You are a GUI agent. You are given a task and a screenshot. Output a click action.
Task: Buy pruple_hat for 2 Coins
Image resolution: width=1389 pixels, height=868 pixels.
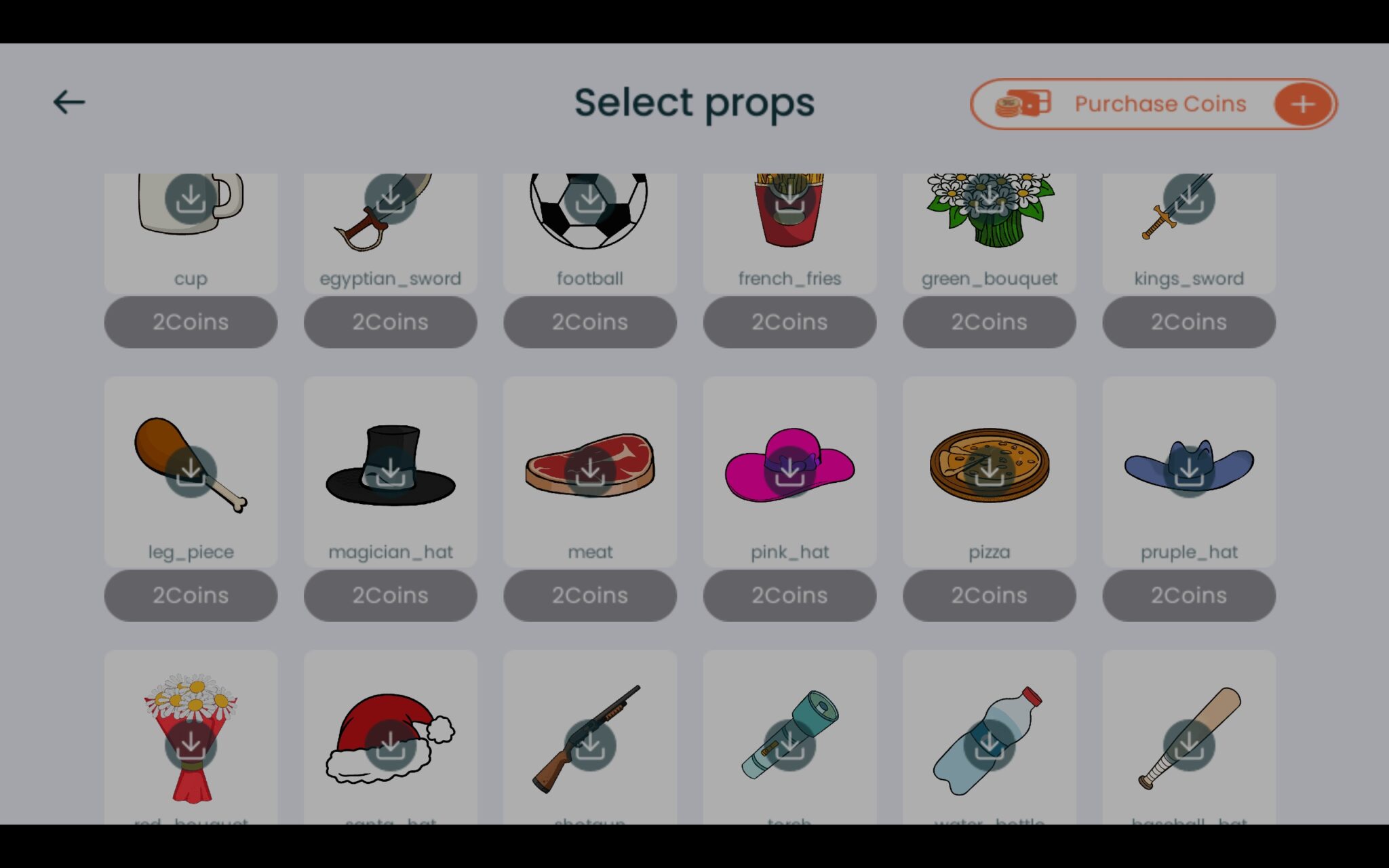pyautogui.click(x=1189, y=595)
